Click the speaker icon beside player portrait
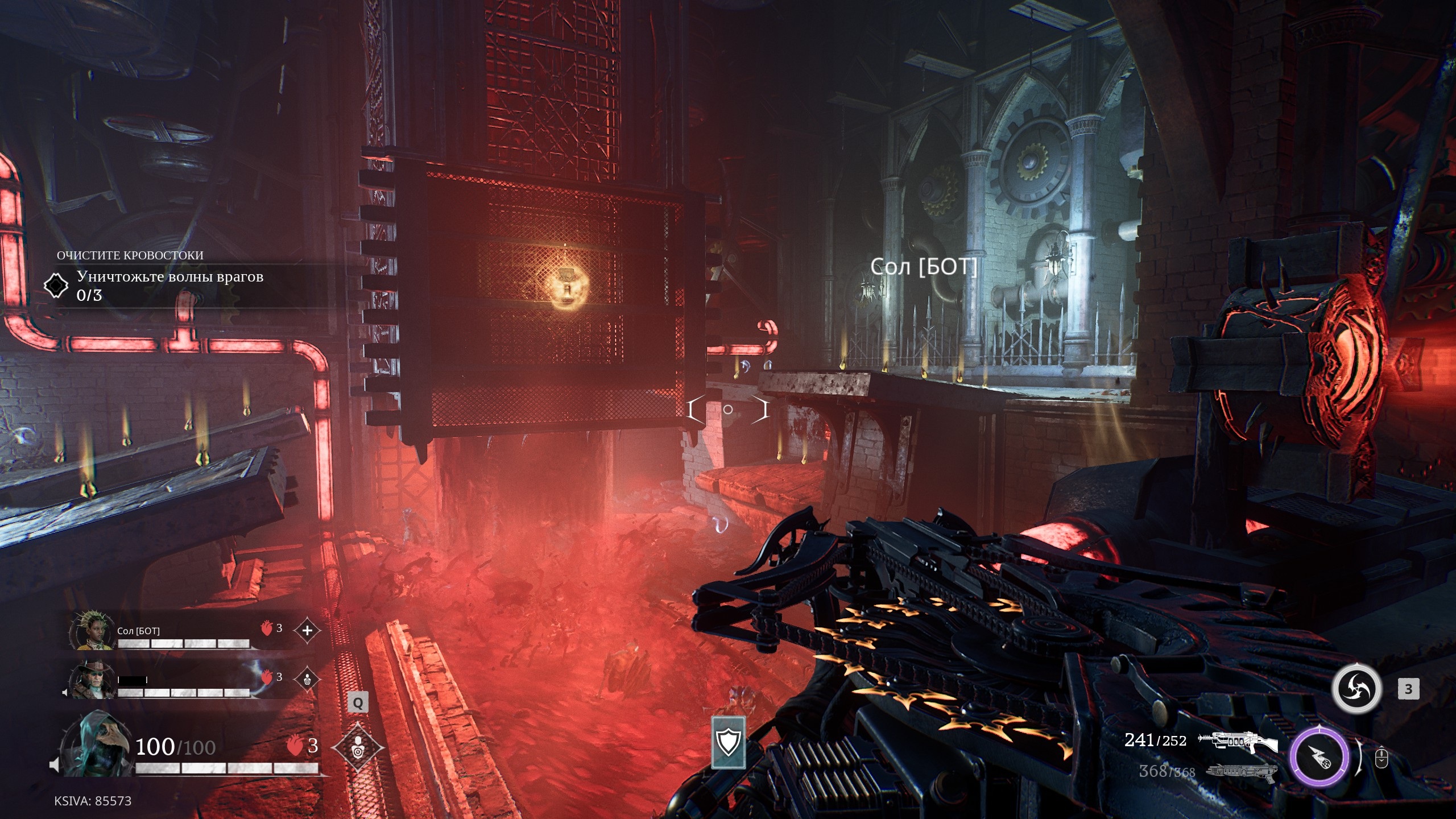This screenshot has height=819, width=1456. (x=54, y=765)
